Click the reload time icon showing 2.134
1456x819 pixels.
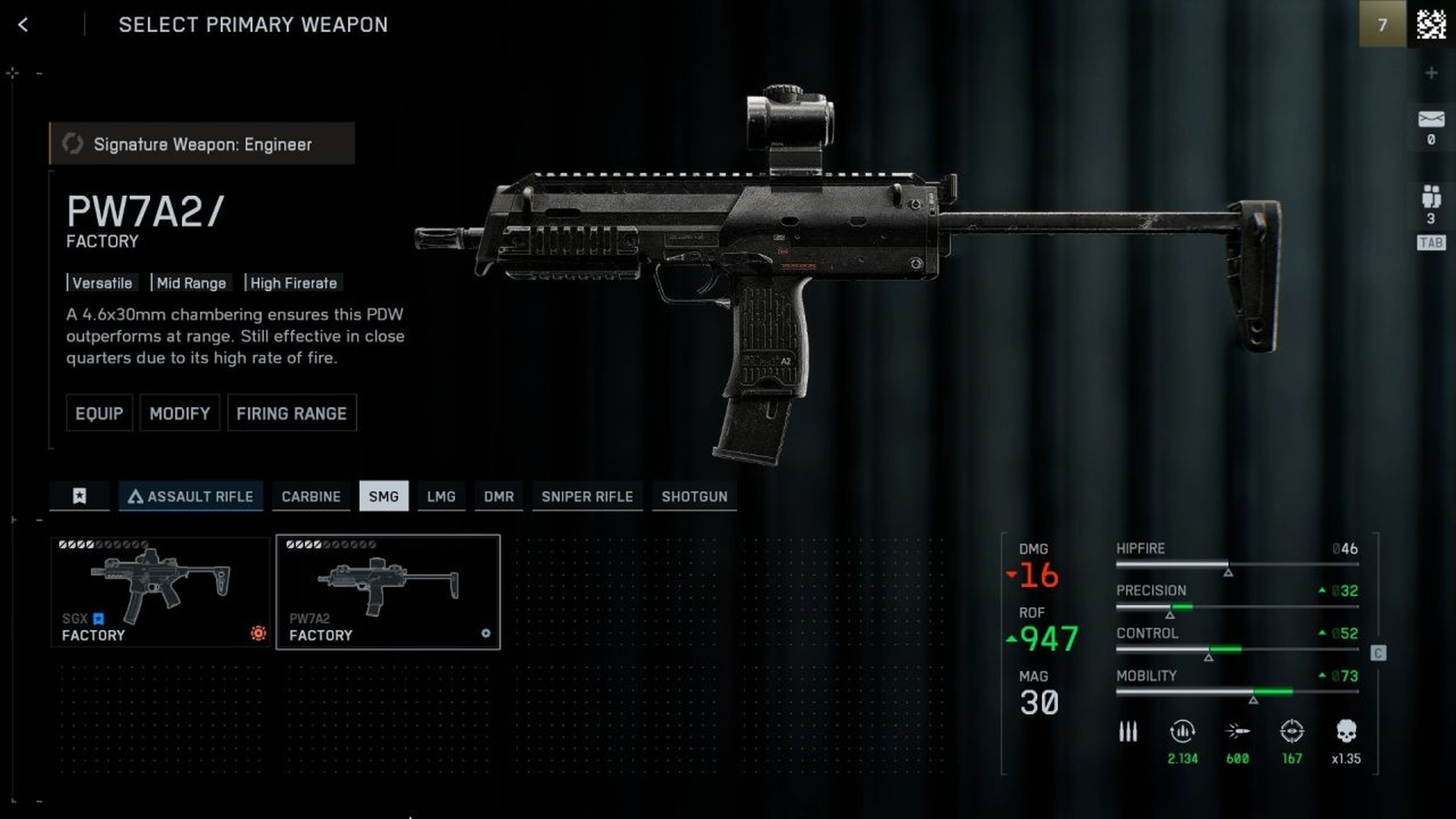click(1182, 731)
